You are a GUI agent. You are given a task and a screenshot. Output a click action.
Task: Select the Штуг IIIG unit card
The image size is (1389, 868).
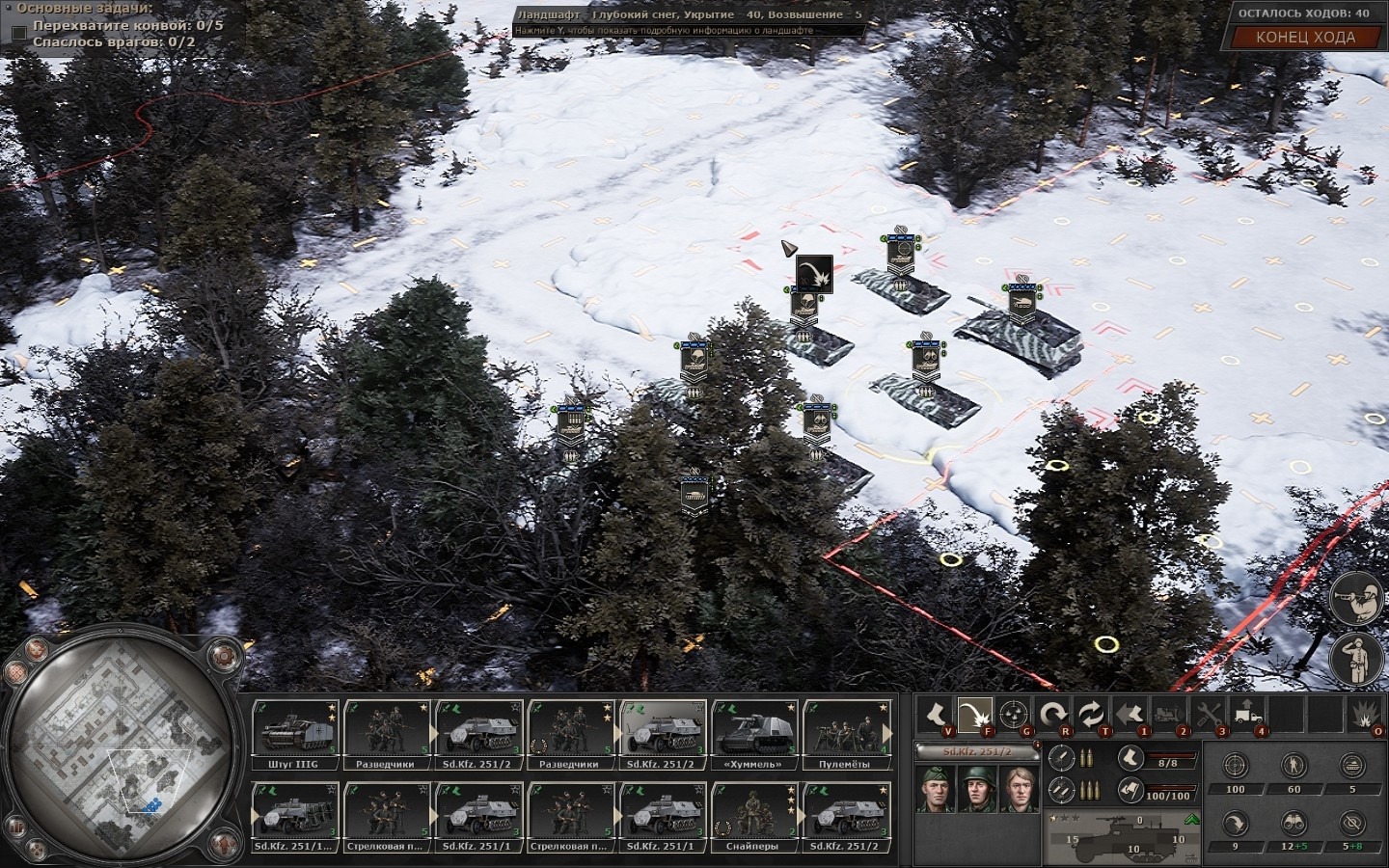tap(295, 735)
